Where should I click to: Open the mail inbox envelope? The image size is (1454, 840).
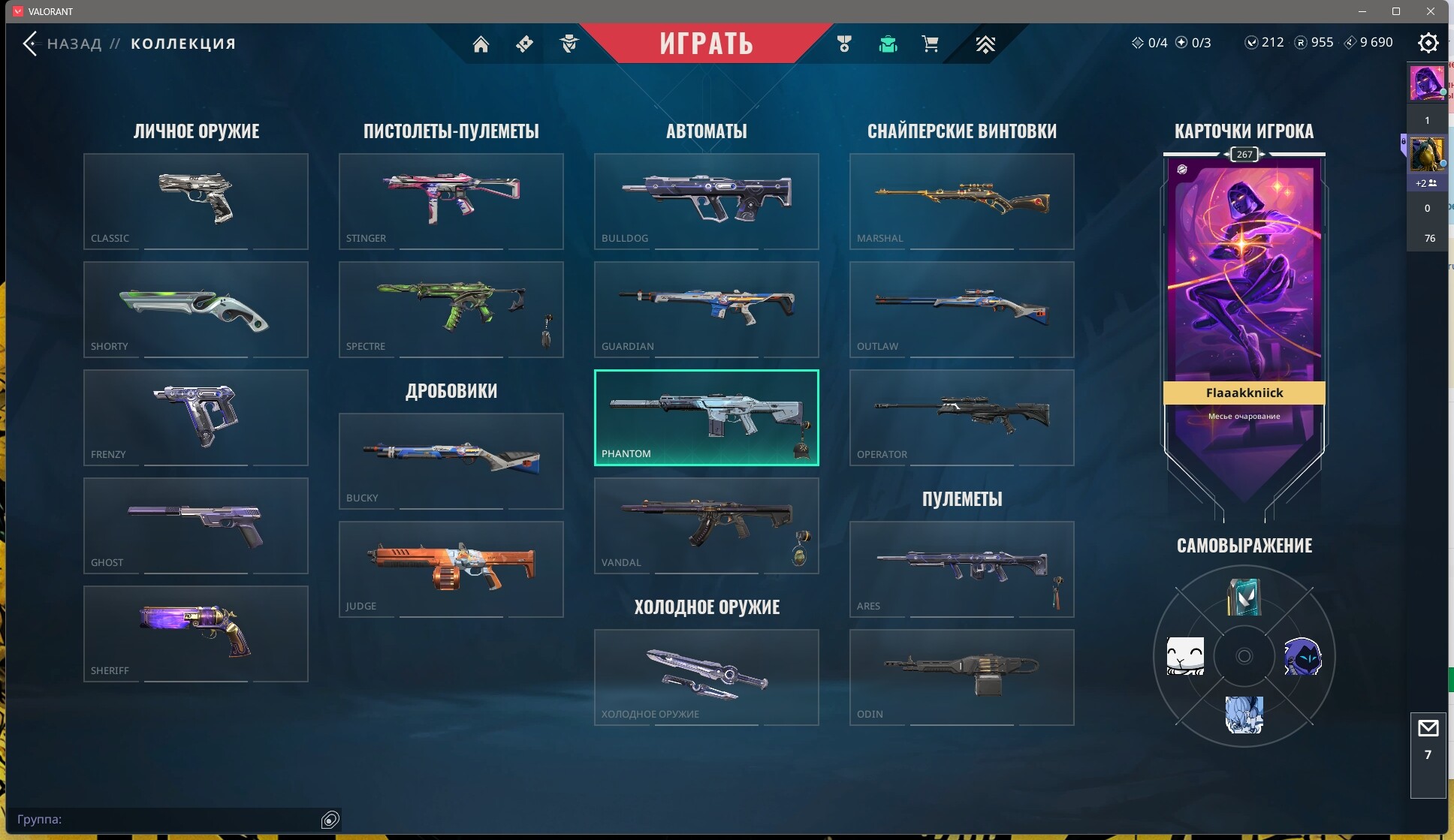(1428, 728)
